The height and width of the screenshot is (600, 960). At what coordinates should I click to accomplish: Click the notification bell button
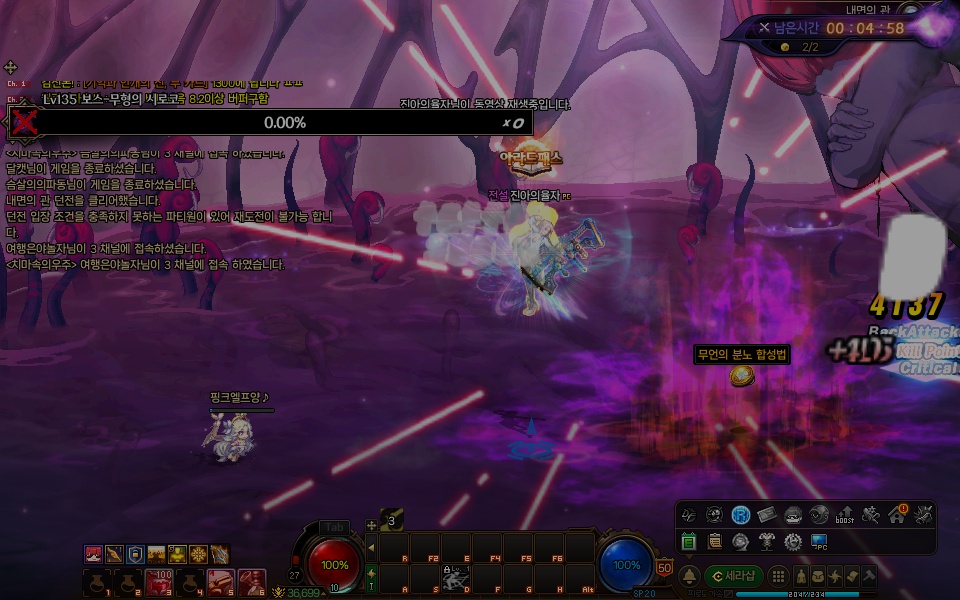689,577
